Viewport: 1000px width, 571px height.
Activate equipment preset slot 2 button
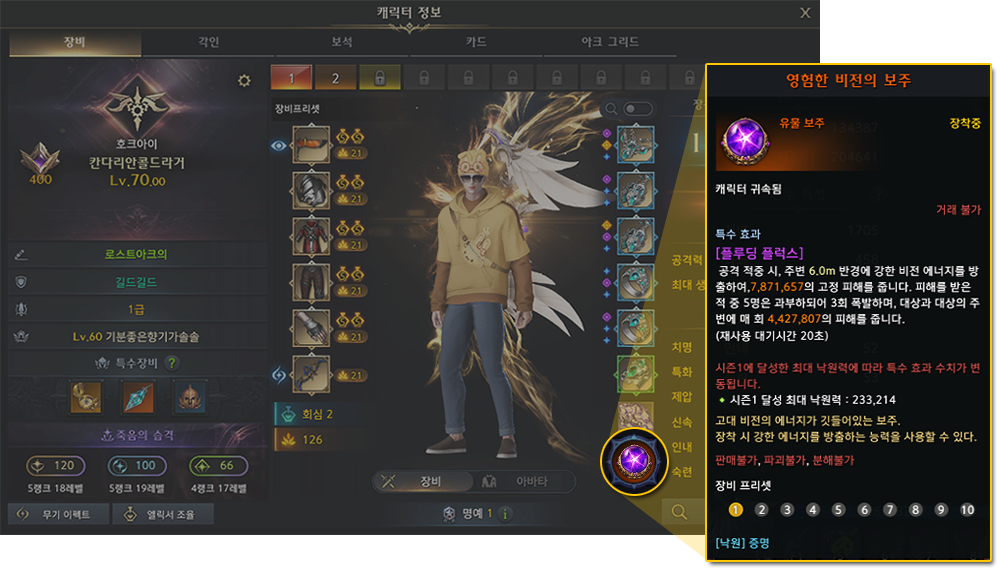pos(336,78)
